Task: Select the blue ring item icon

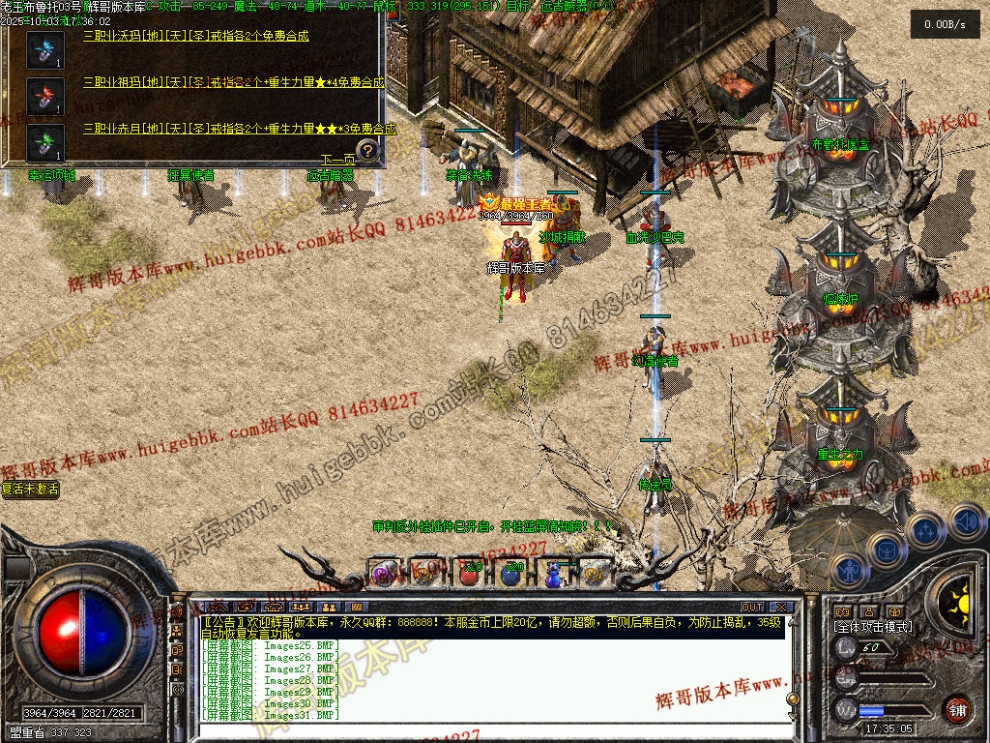Action: point(45,48)
